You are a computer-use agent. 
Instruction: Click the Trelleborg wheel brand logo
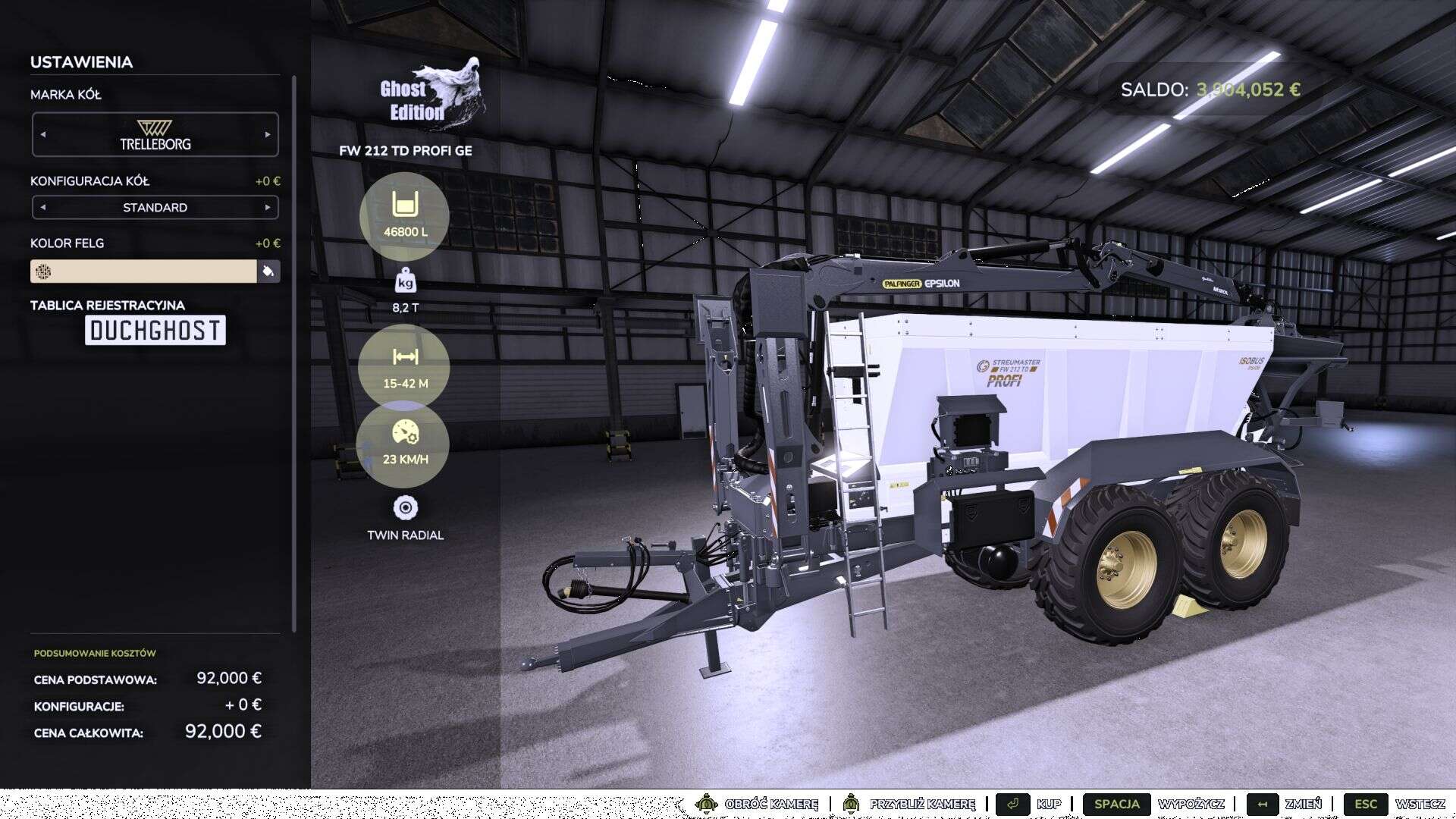click(155, 133)
